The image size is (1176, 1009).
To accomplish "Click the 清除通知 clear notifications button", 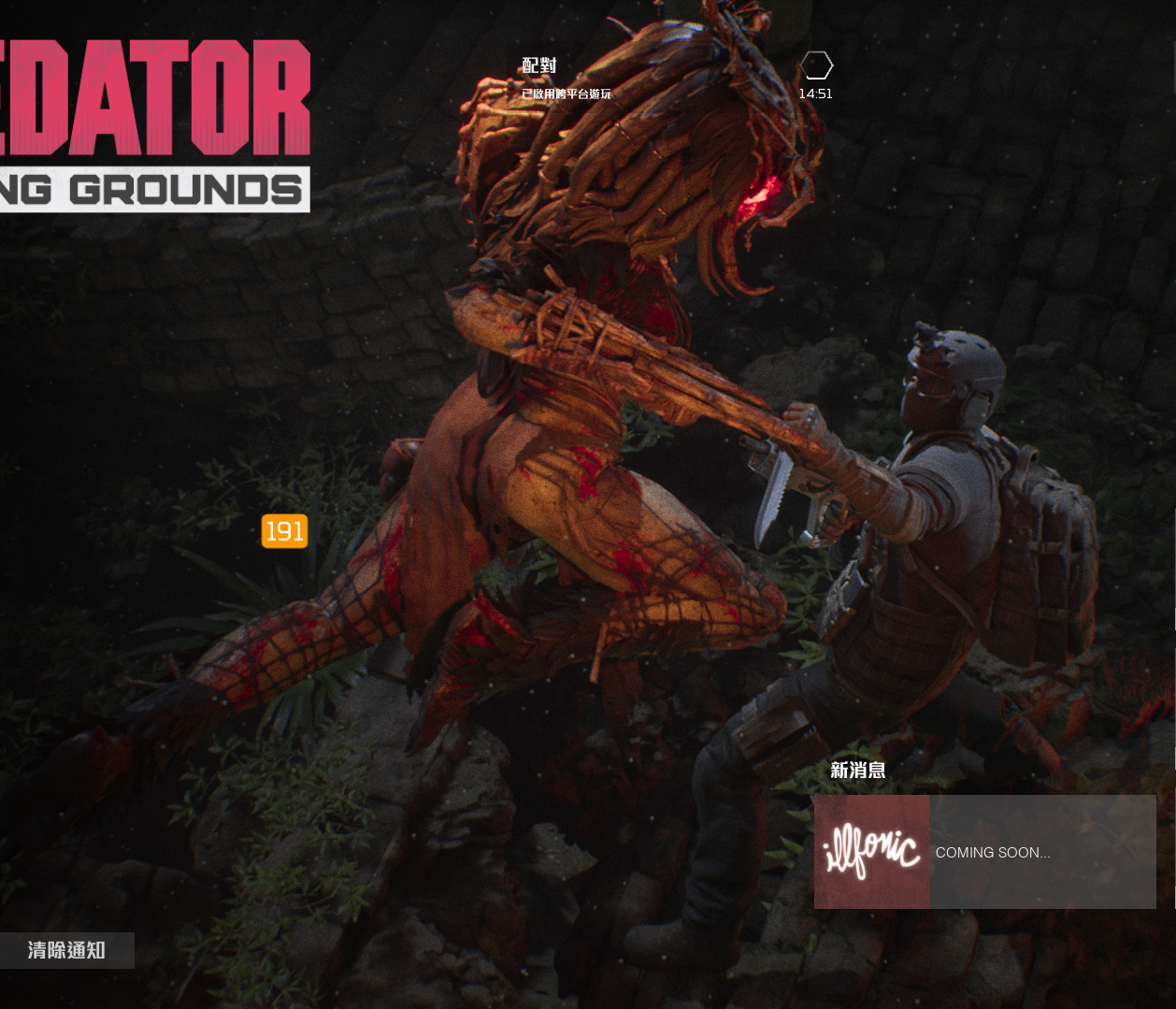I will point(66,950).
